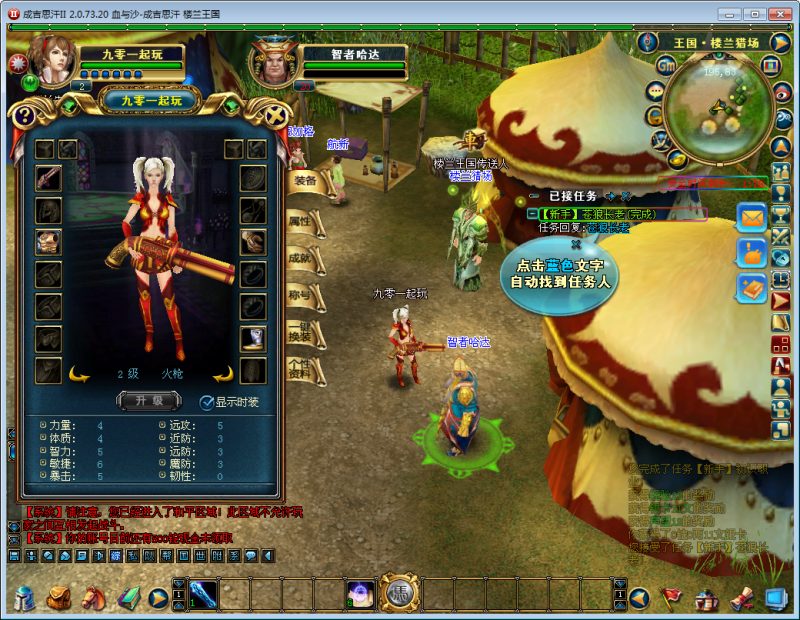The height and width of the screenshot is (620, 800).
Task: Toggle the 显示时装 checkbox
Action: point(207,402)
